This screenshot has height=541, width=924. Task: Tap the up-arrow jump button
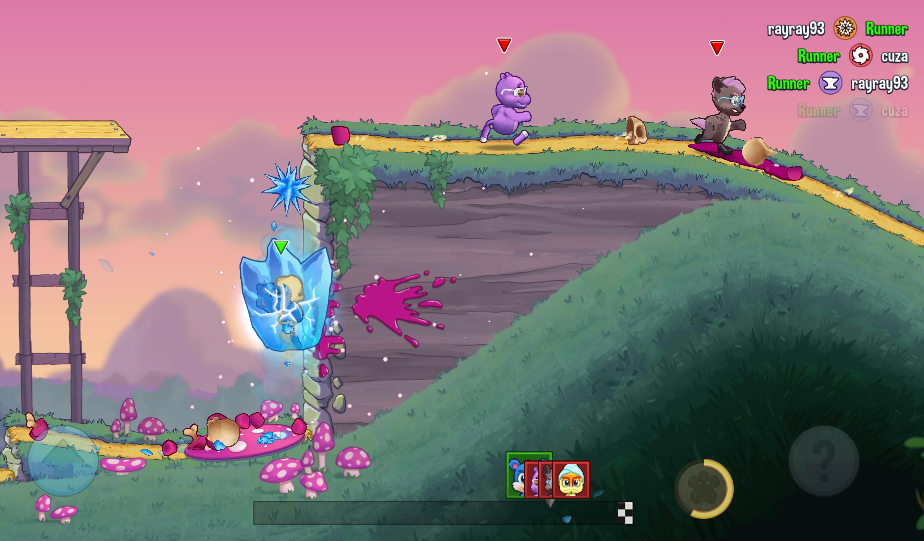pyautogui.click(x=62, y=461)
